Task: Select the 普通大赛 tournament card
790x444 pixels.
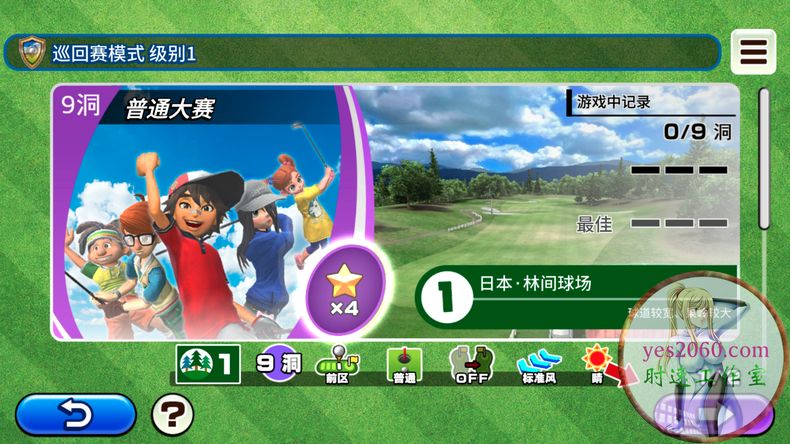Action: (x=200, y=210)
